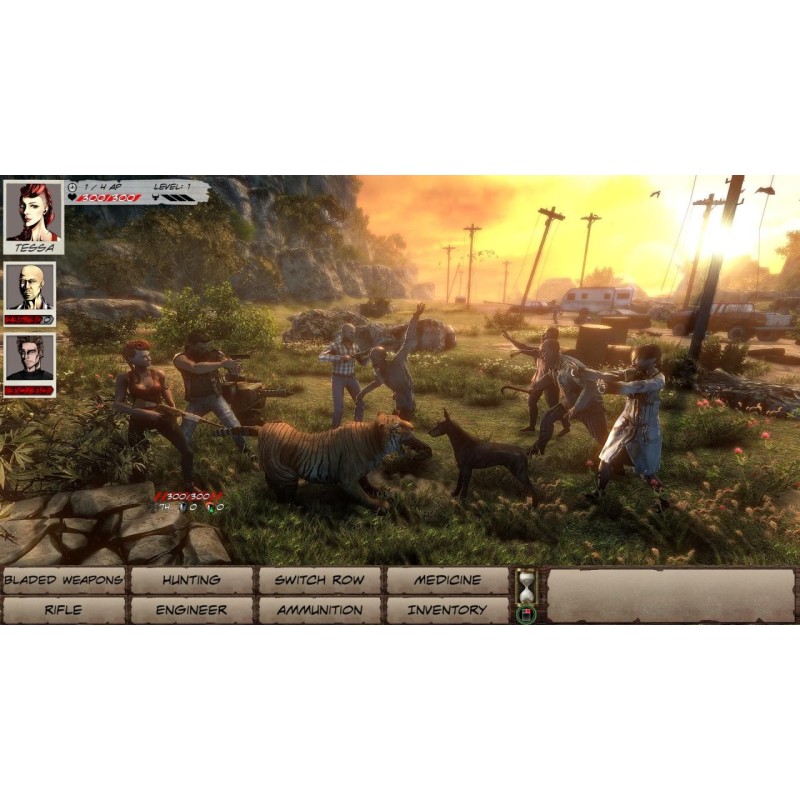Activate the Engineer skill

(192, 610)
